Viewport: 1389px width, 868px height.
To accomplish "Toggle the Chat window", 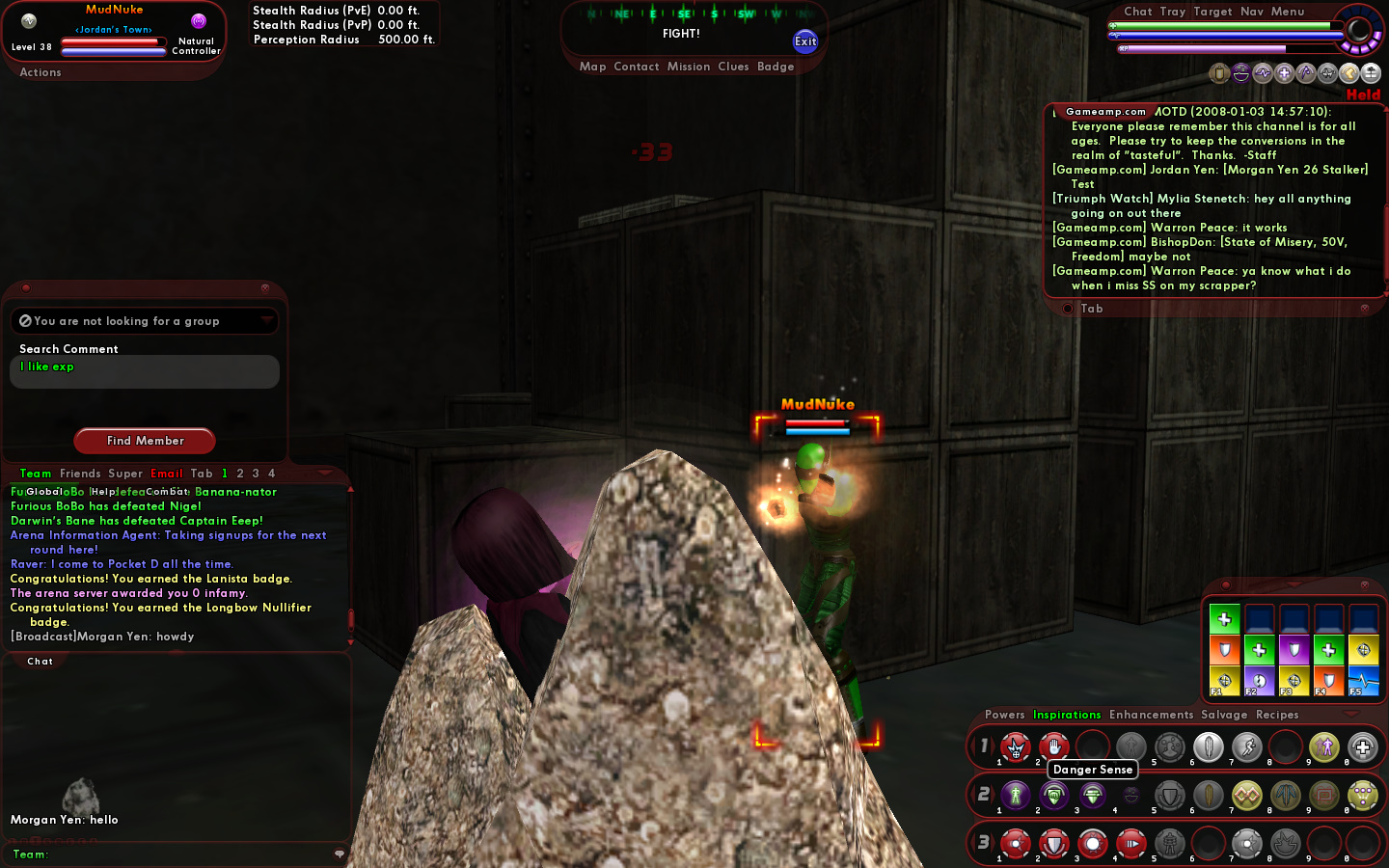I will (1138, 12).
